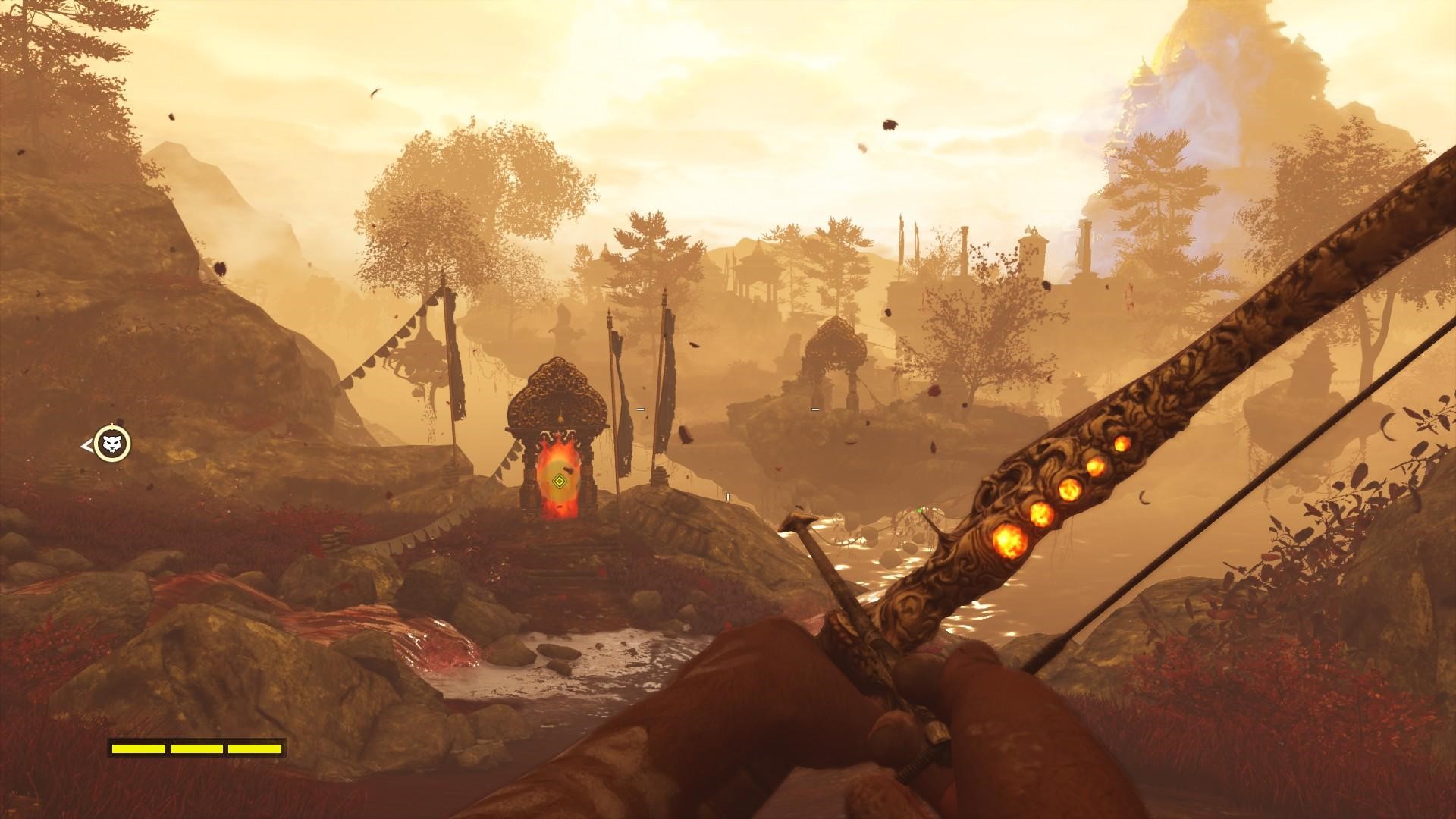The image size is (1456, 819).
Task: Click the tiger companion indicator icon
Action: click(x=112, y=444)
